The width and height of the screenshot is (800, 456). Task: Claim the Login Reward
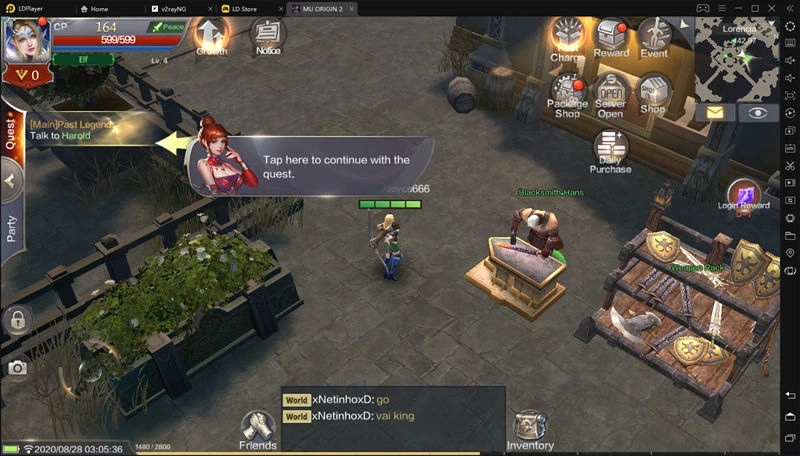click(x=744, y=194)
